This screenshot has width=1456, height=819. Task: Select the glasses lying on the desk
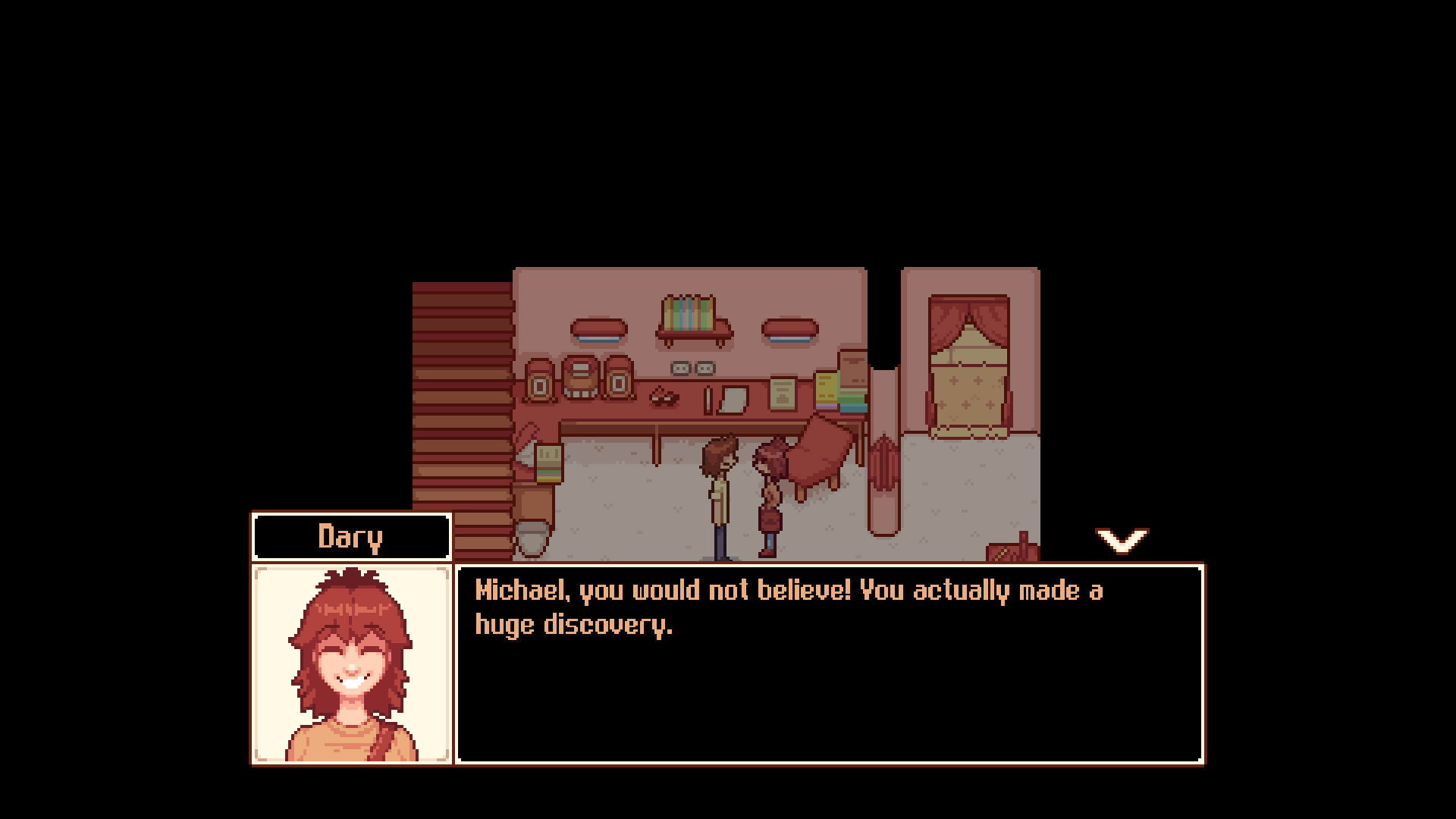pos(662,399)
